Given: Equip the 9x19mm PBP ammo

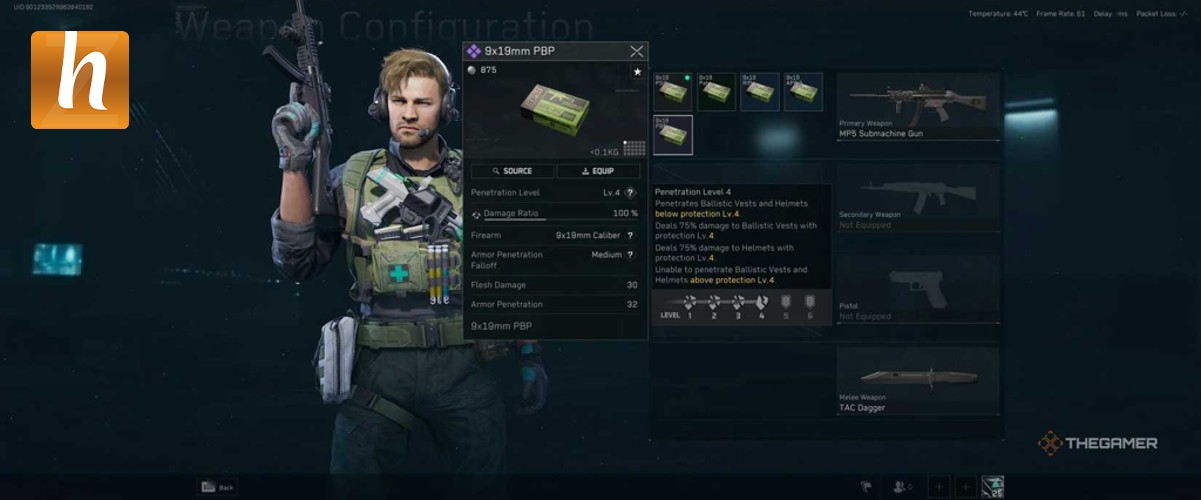Looking at the screenshot, I should tap(598, 171).
